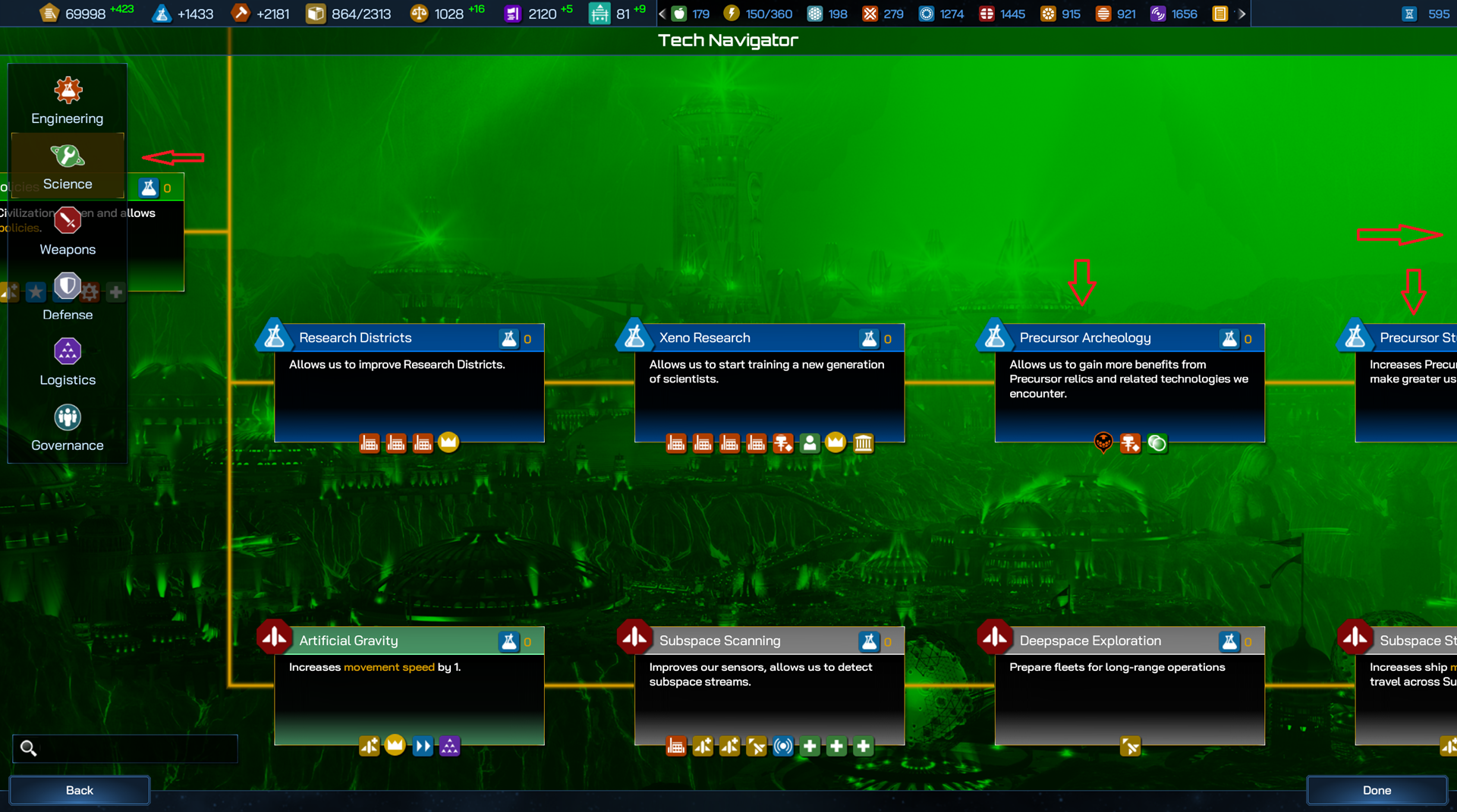Click the resource bar left arrow
The width and height of the screenshot is (1457, 812).
coord(662,14)
